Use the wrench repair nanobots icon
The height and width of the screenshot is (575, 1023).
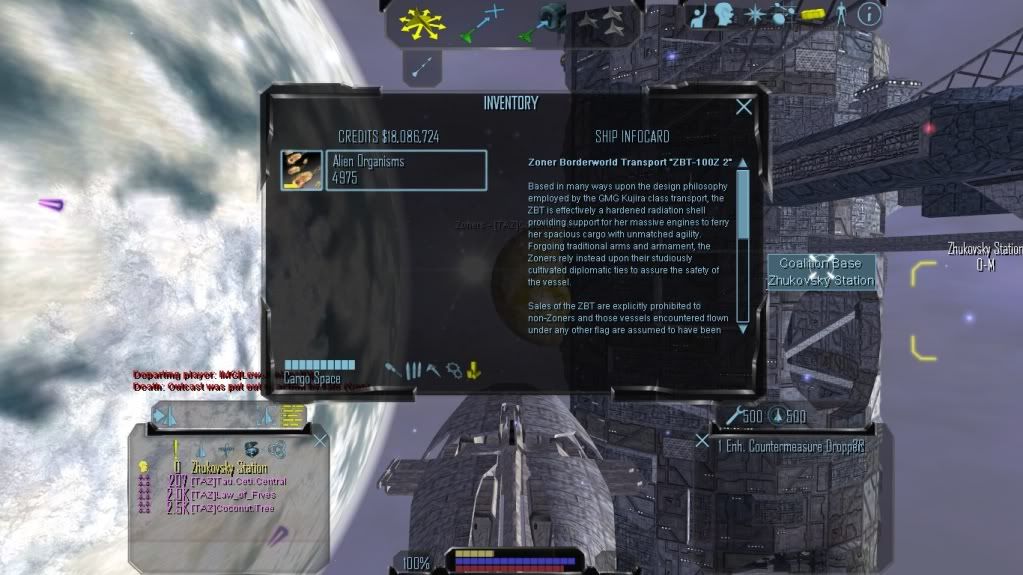point(736,416)
